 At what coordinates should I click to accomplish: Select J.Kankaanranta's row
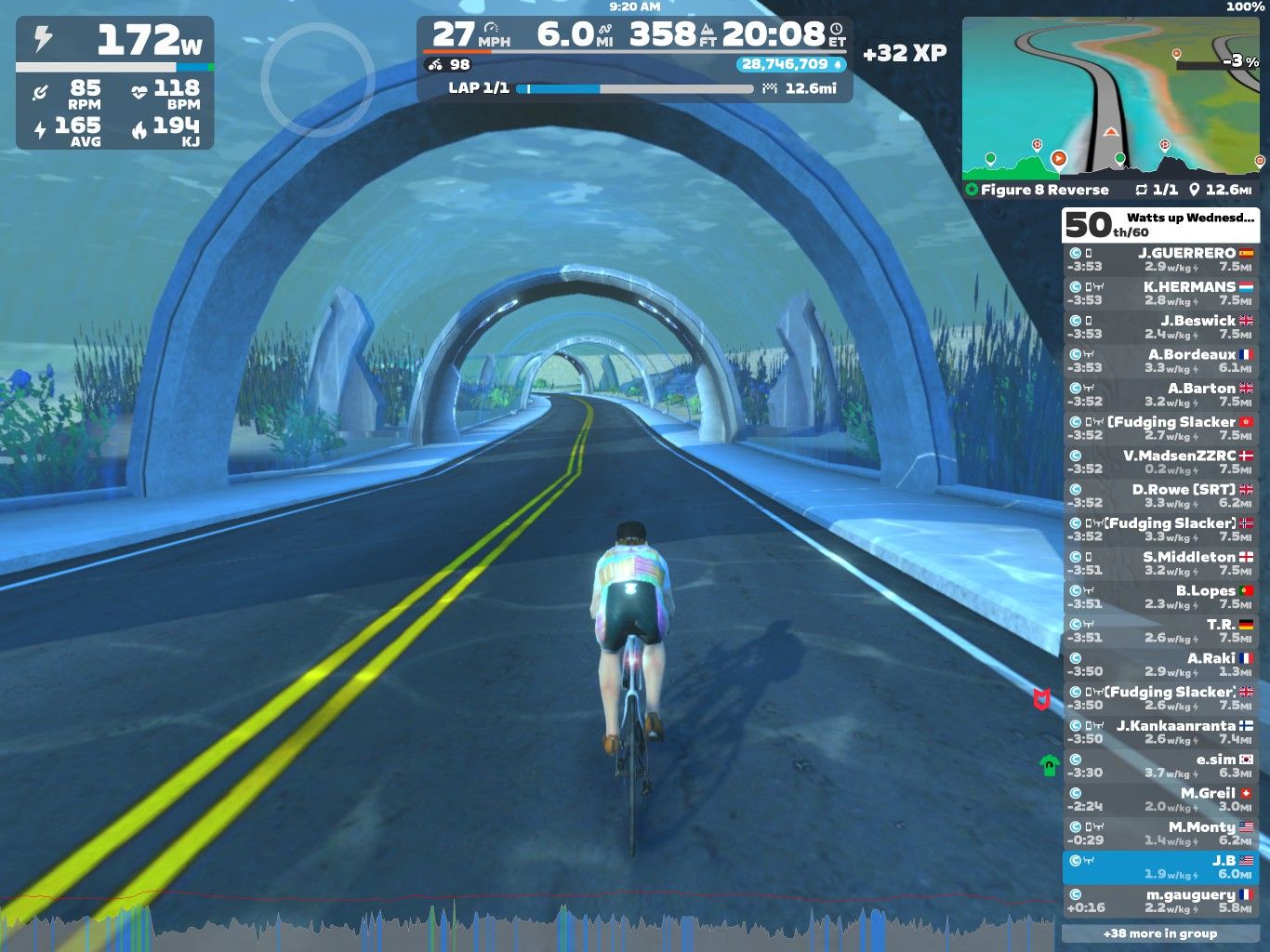(x=1160, y=732)
